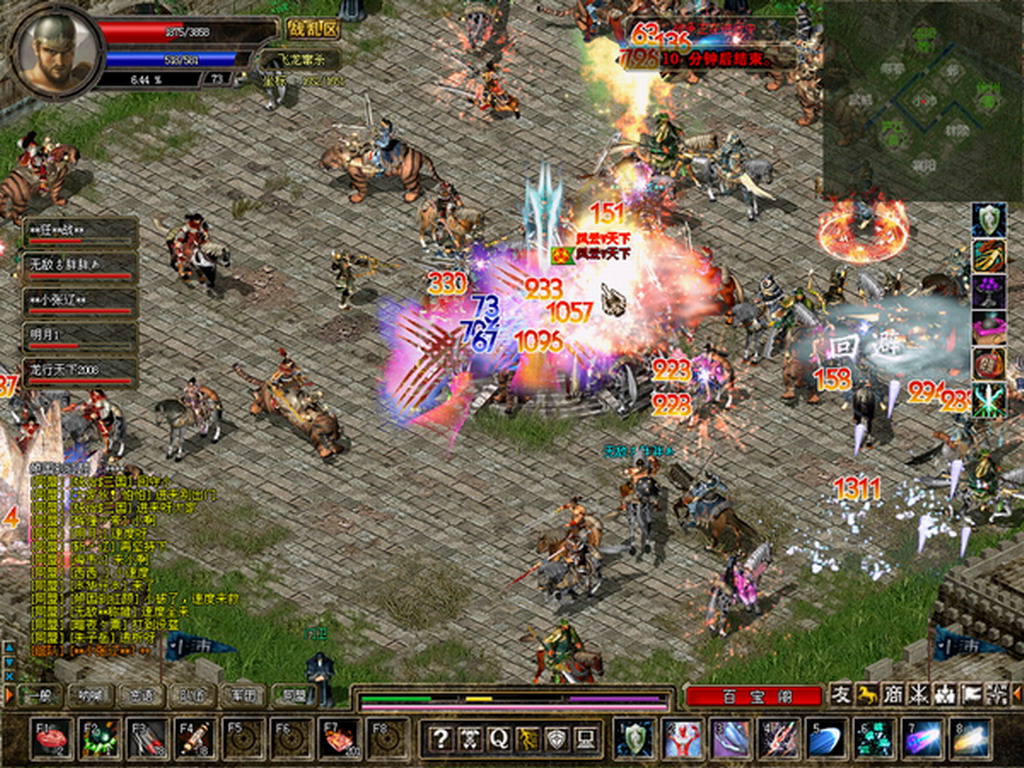Click the crossed swords buff icon
1024x768 pixels.
[989, 400]
